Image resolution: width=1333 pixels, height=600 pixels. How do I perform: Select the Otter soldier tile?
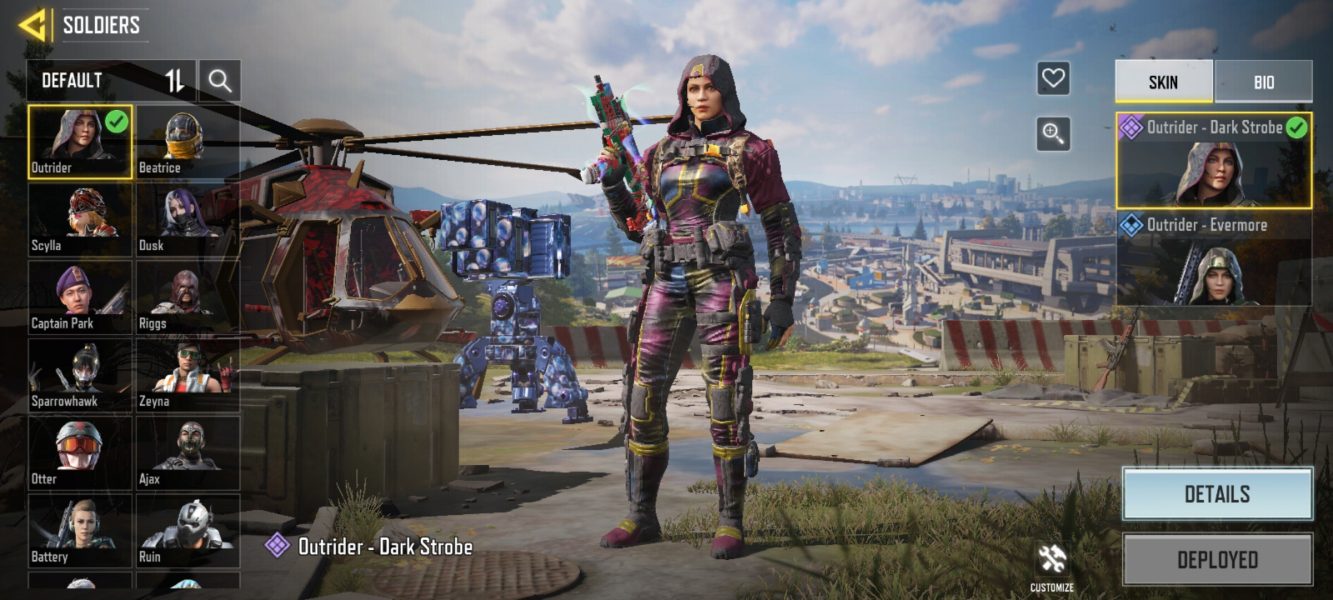(80, 453)
